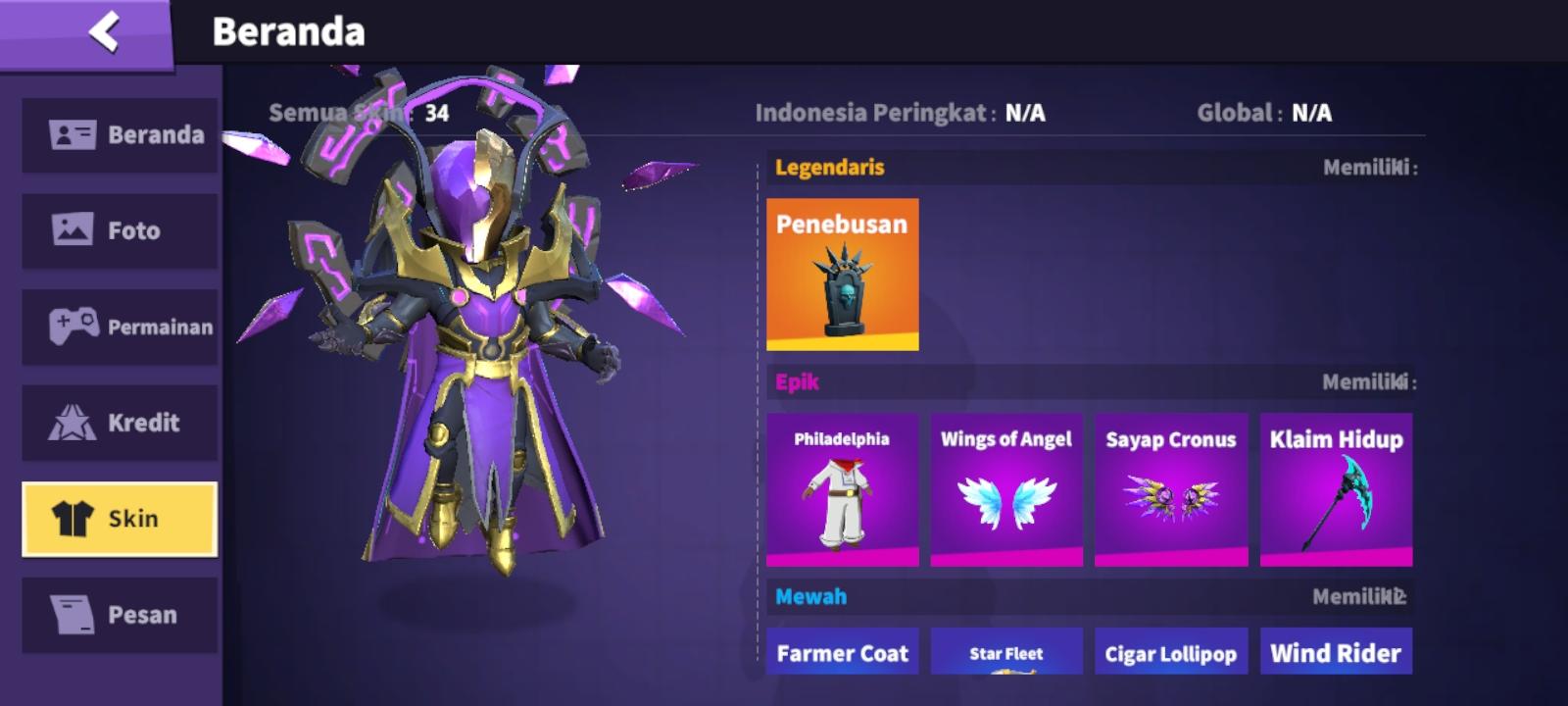This screenshot has height=706, width=1568.
Task: Select the Farmer Coat skin
Action: 842,652
